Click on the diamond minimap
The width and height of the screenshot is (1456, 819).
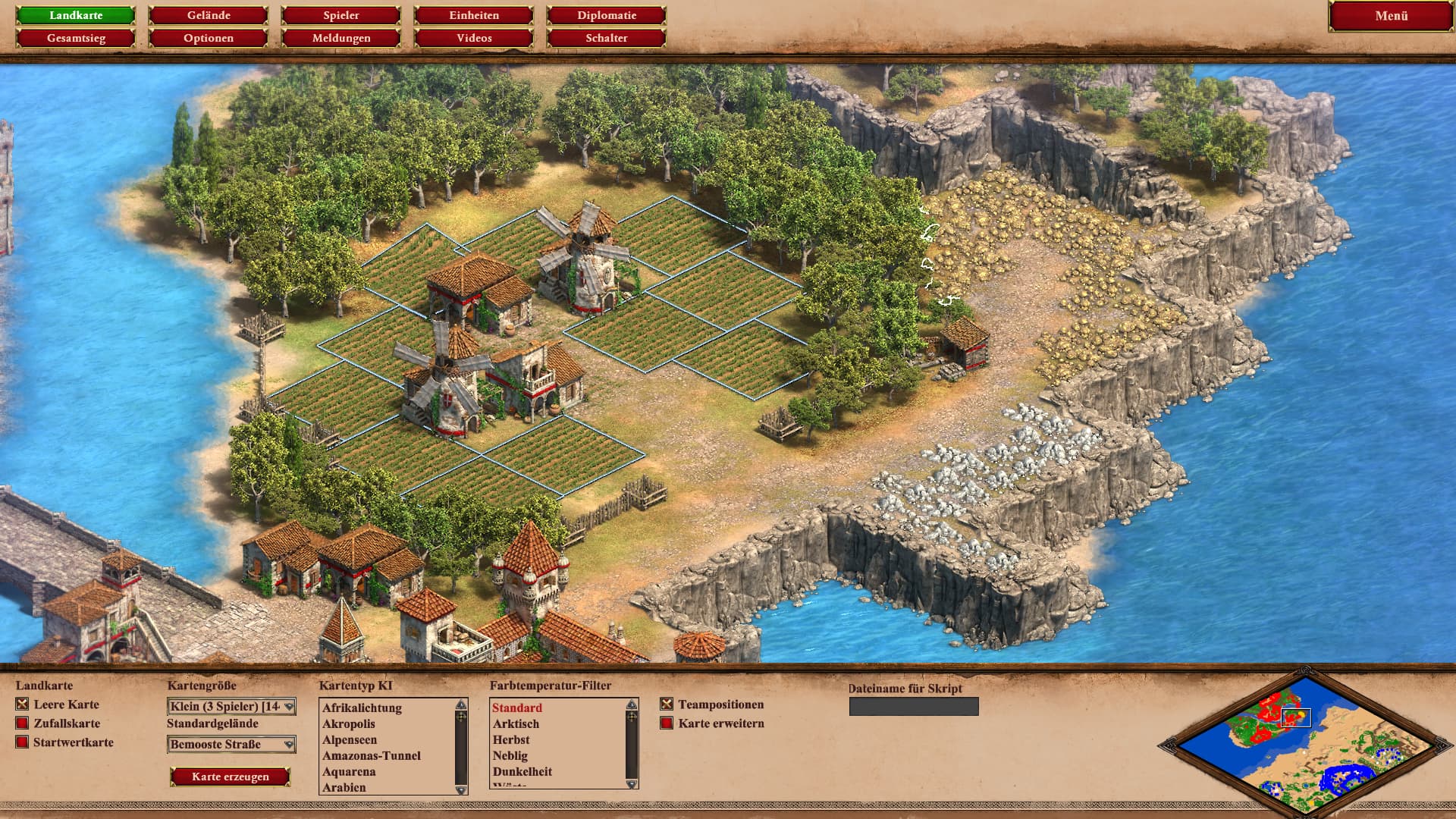(1304, 742)
